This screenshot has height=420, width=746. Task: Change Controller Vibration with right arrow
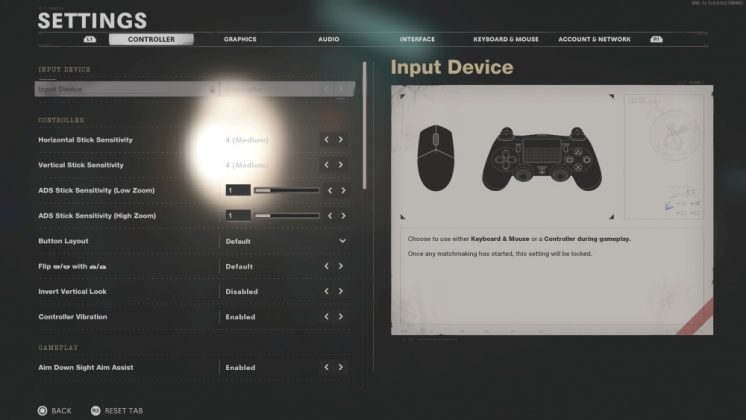pyautogui.click(x=341, y=317)
